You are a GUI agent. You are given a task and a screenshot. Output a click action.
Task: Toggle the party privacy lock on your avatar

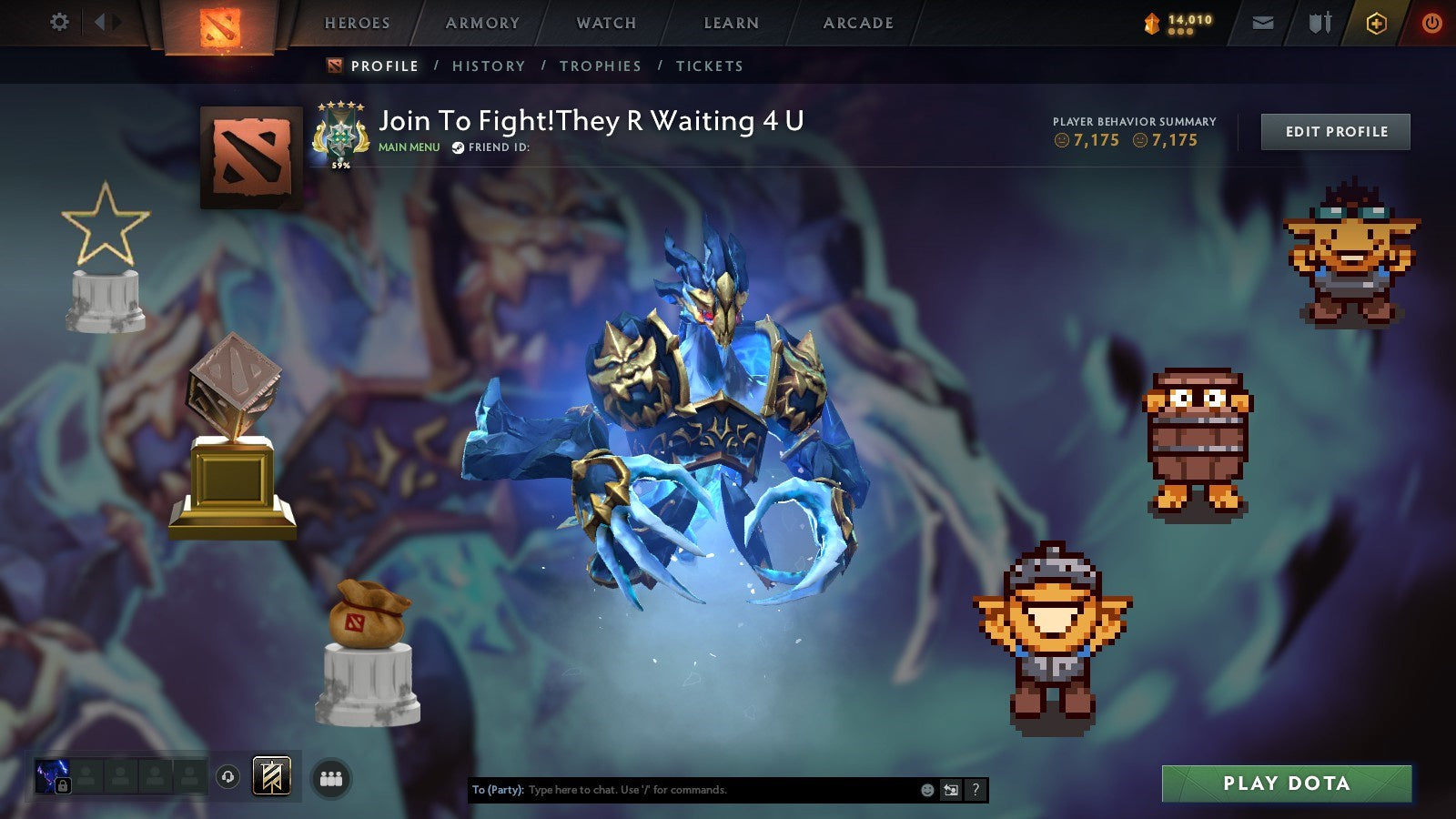[x=62, y=784]
